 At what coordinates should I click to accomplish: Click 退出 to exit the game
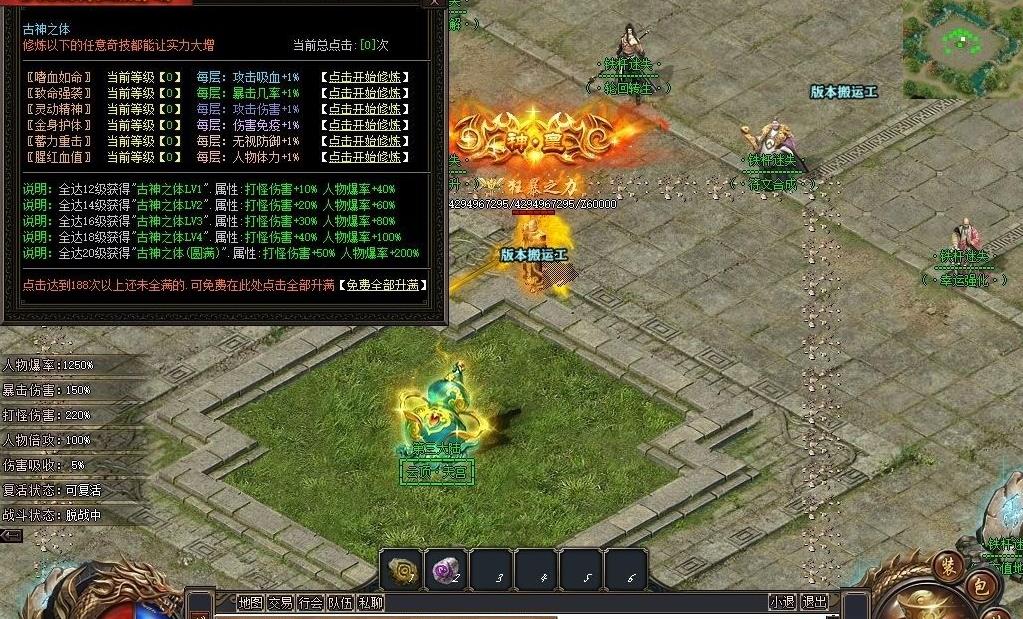pyautogui.click(x=815, y=602)
